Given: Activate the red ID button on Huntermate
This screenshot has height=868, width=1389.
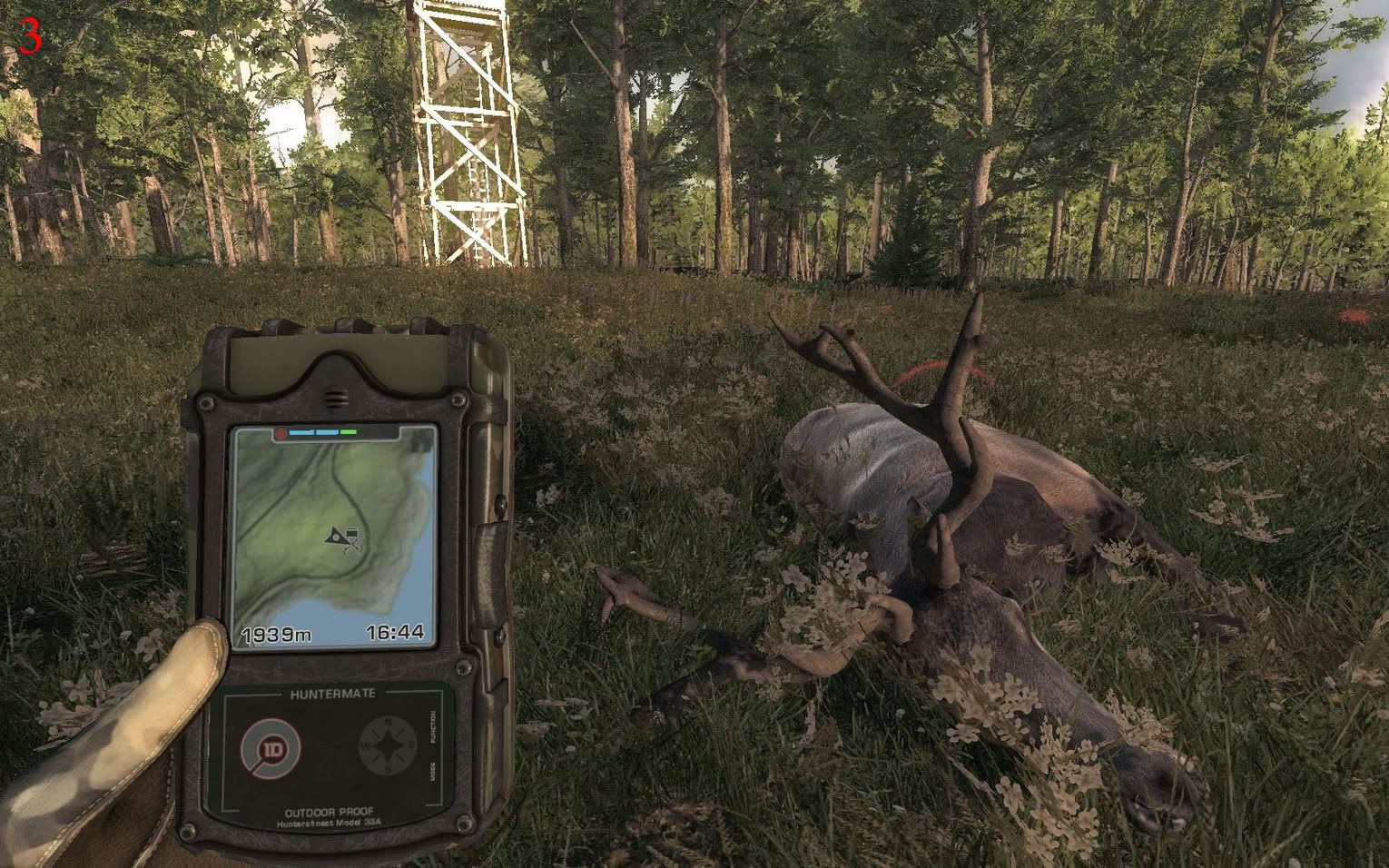Looking at the screenshot, I should [271, 750].
